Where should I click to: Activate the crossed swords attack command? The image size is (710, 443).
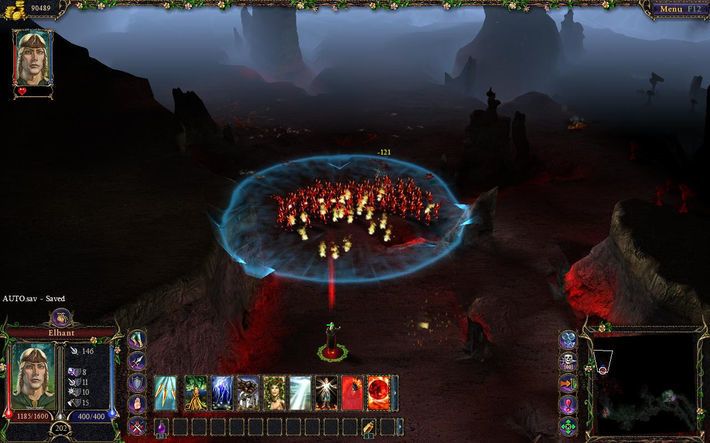click(137, 427)
